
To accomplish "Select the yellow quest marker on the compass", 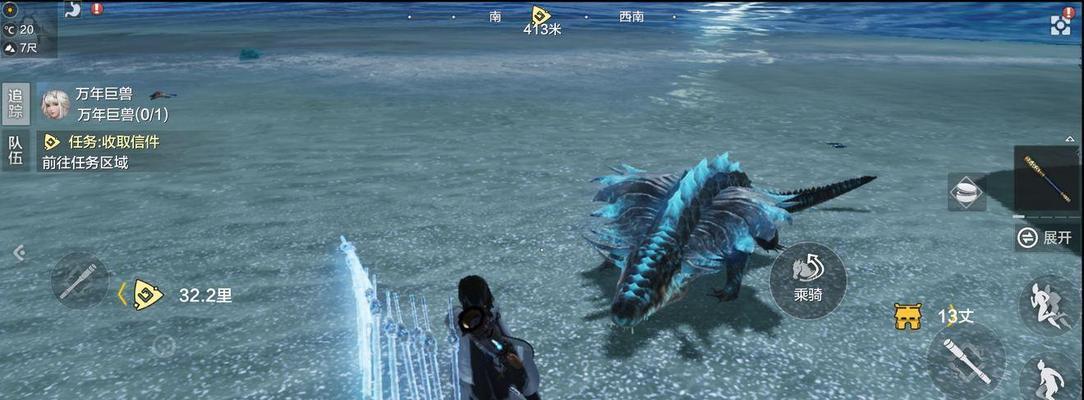I will tap(540, 15).
